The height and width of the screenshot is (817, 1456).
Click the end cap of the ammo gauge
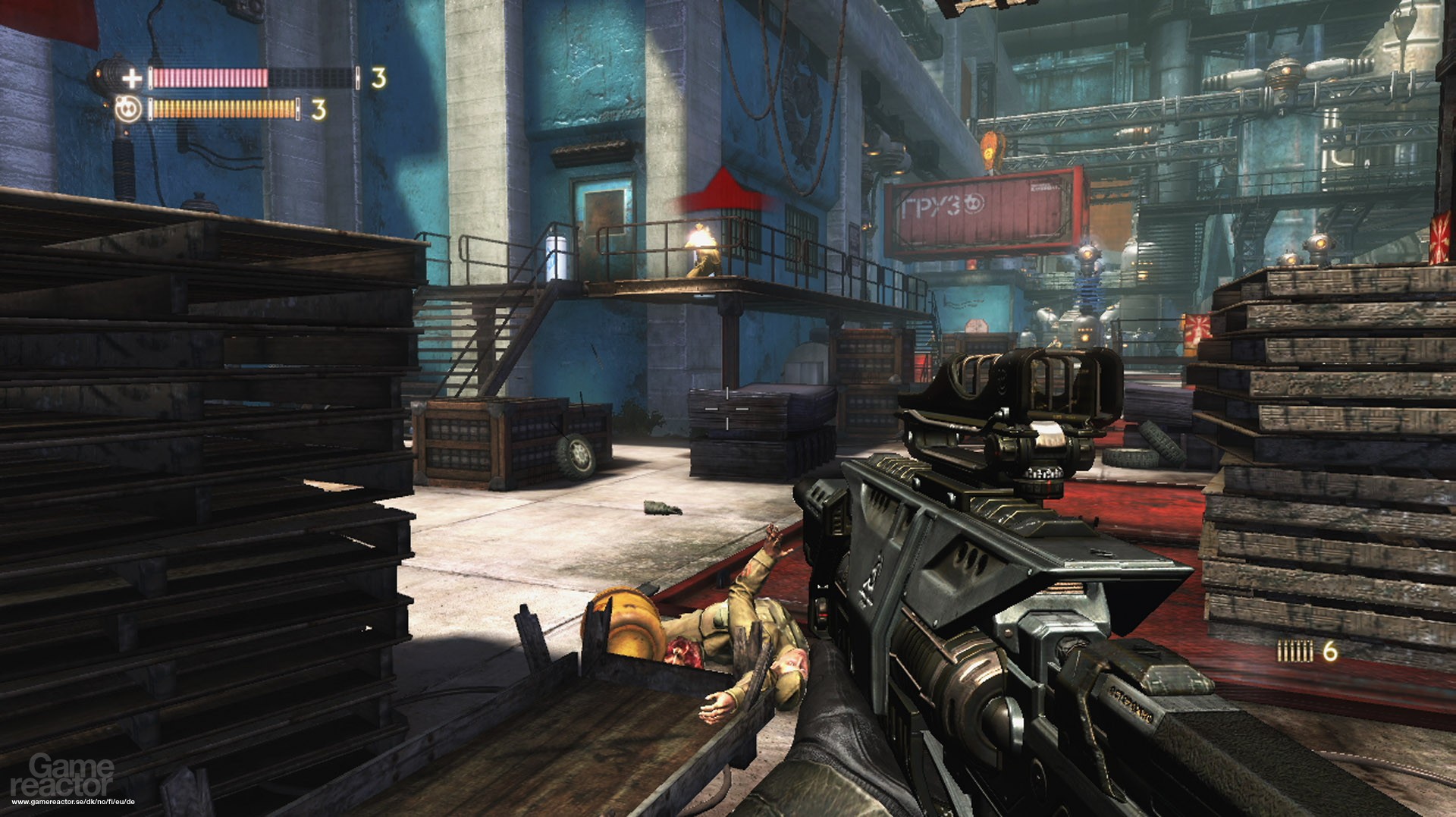pyautogui.click(x=357, y=78)
